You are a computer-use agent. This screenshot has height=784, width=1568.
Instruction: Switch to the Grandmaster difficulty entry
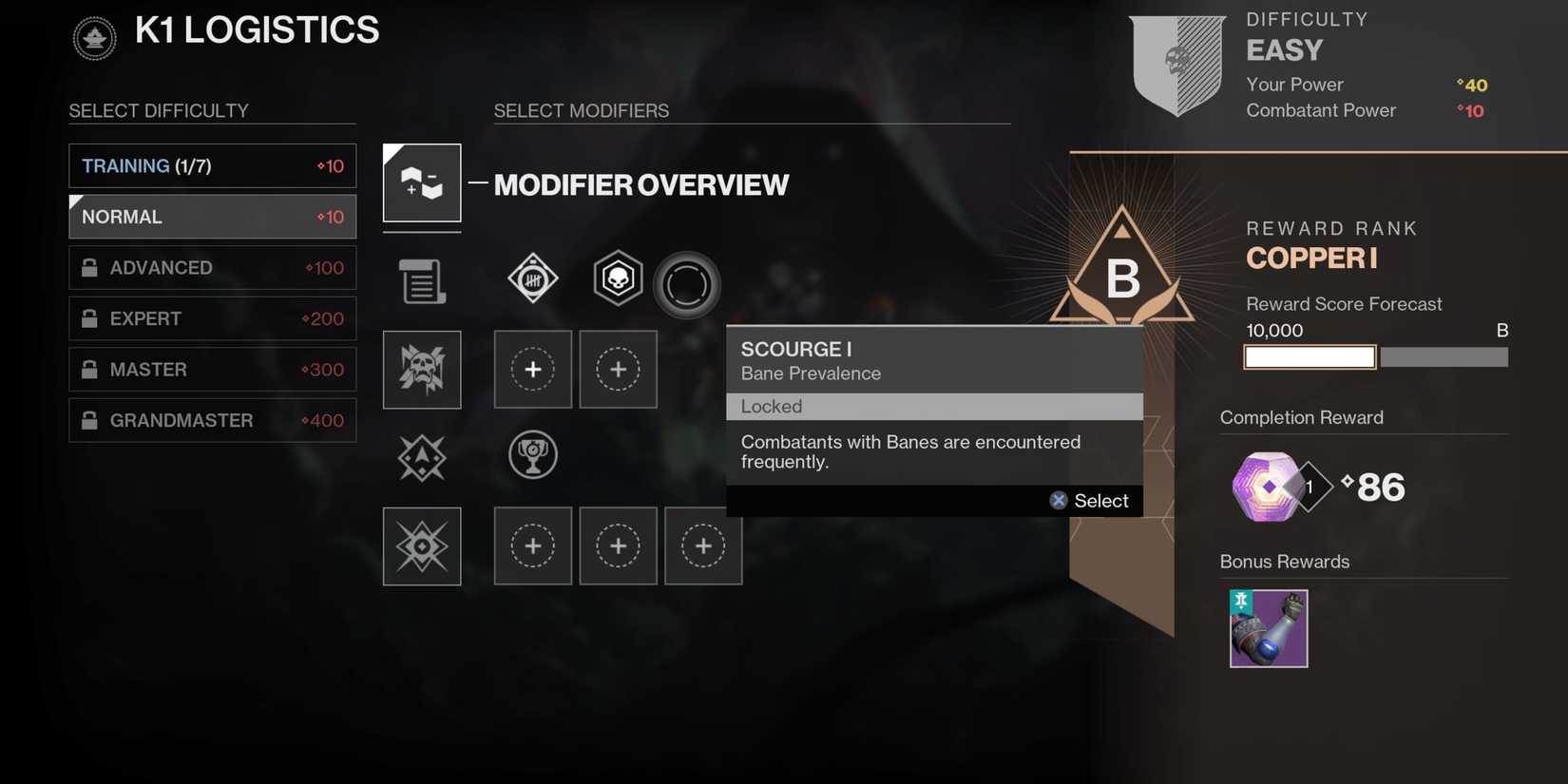(211, 419)
